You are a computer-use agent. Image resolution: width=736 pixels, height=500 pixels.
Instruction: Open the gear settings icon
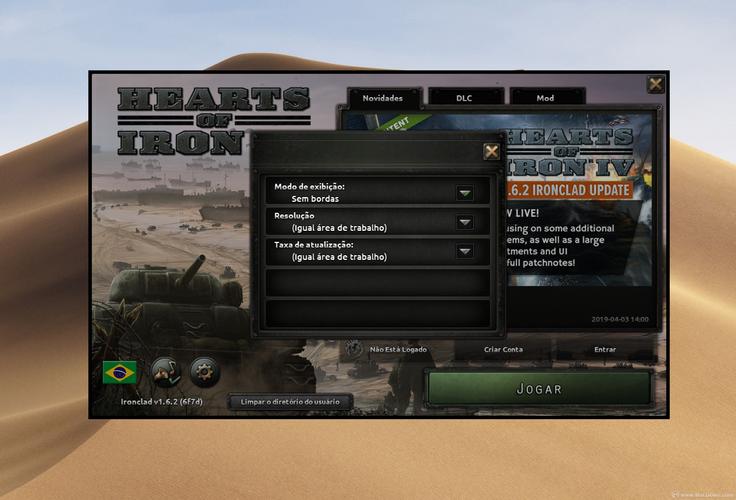[x=204, y=372]
